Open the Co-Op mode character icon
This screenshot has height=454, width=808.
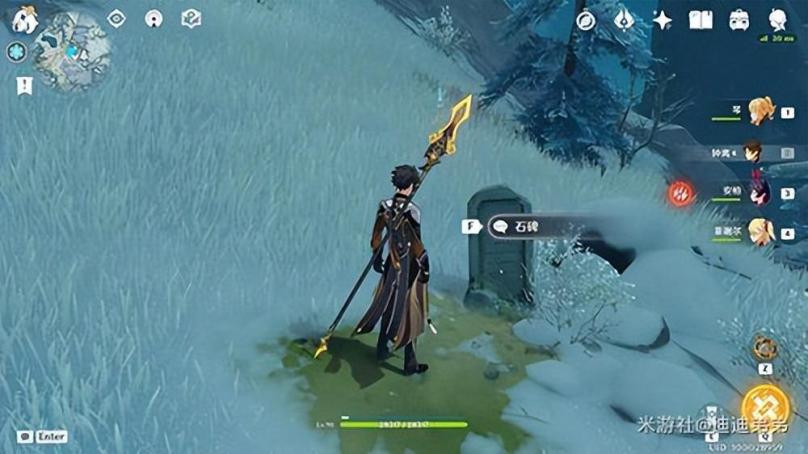tap(778, 20)
